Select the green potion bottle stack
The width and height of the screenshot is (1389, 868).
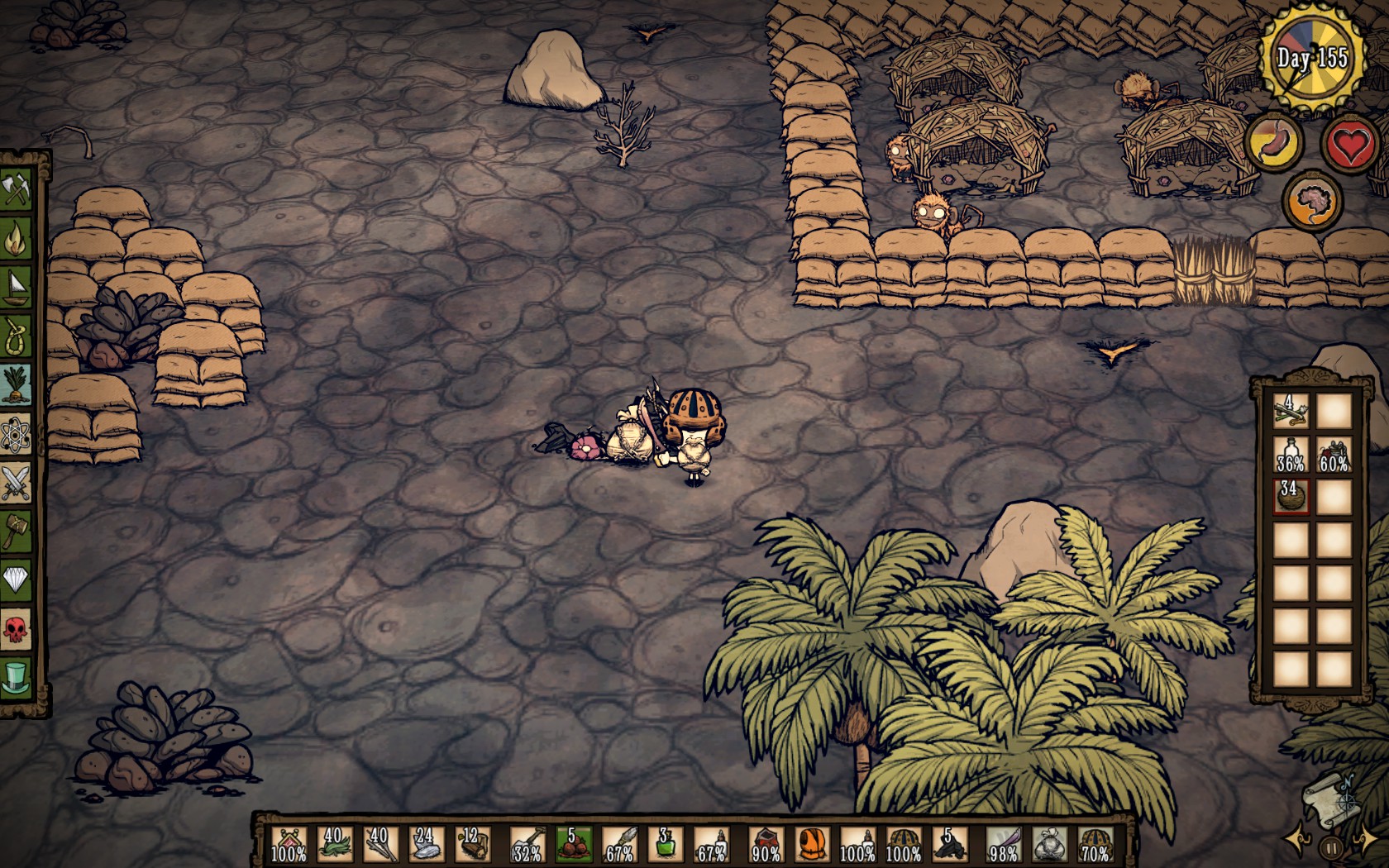665,845
